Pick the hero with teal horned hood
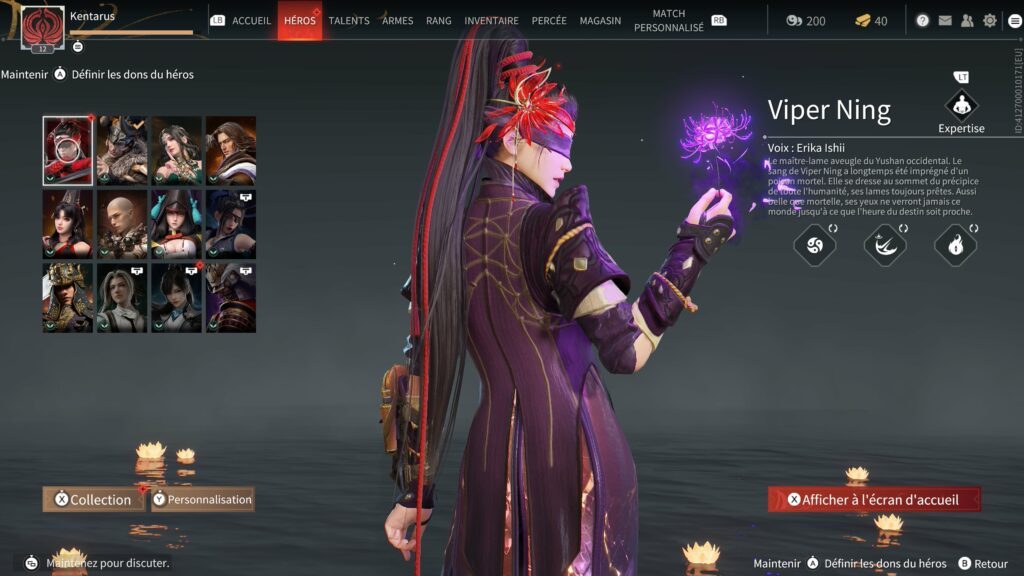This screenshot has width=1024, height=576. (176, 225)
